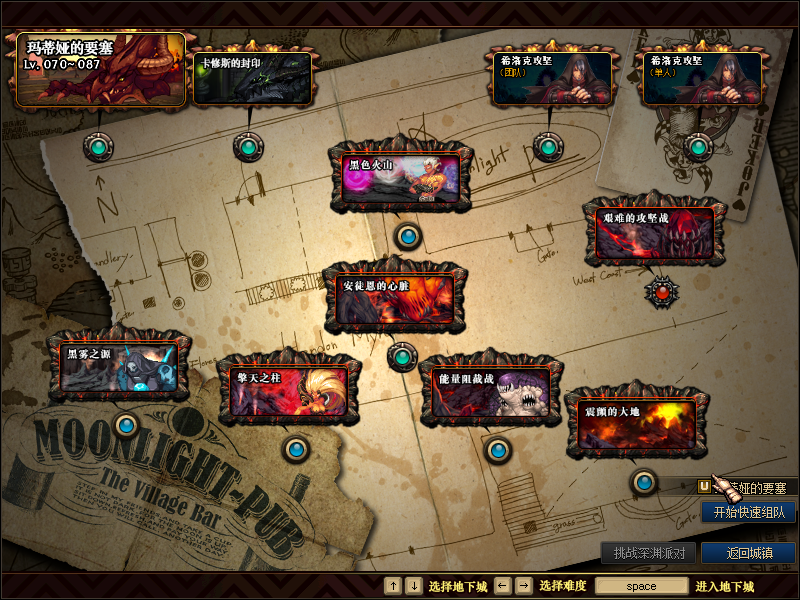Select the 震颤的大地 dungeon
The height and width of the screenshot is (600, 800).
pyautogui.click(x=637, y=424)
